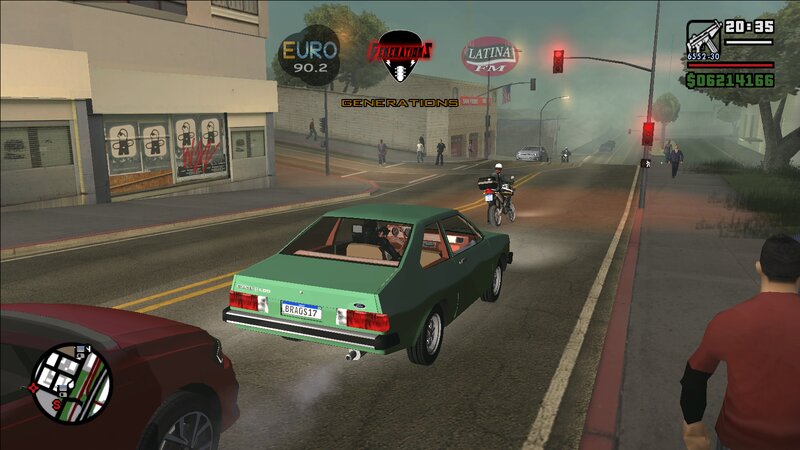Click the circular radar minimap
Image resolution: width=800 pixels, height=450 pixels.
coord(72,382)
